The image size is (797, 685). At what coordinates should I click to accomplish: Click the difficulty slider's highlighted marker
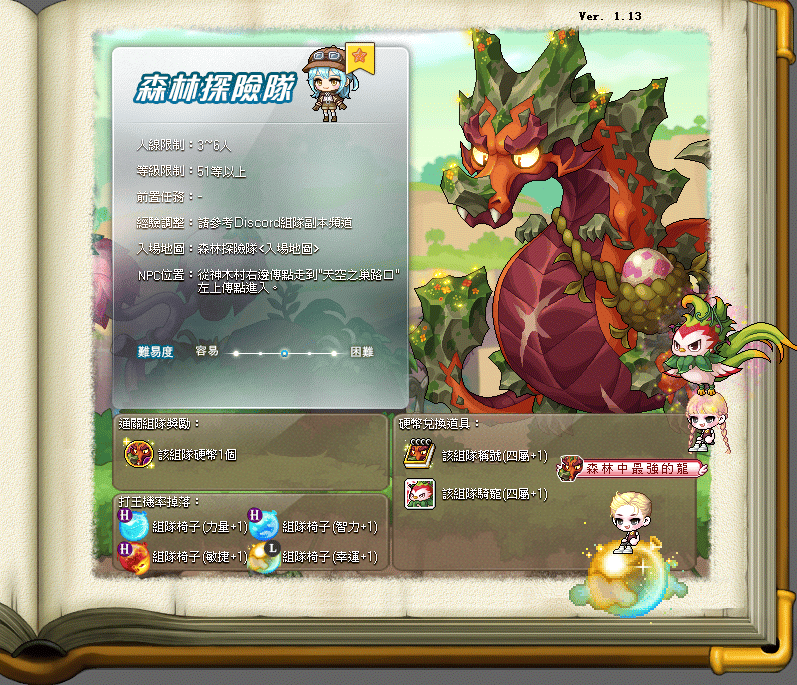pyautogui.click(x=285, y=353)
